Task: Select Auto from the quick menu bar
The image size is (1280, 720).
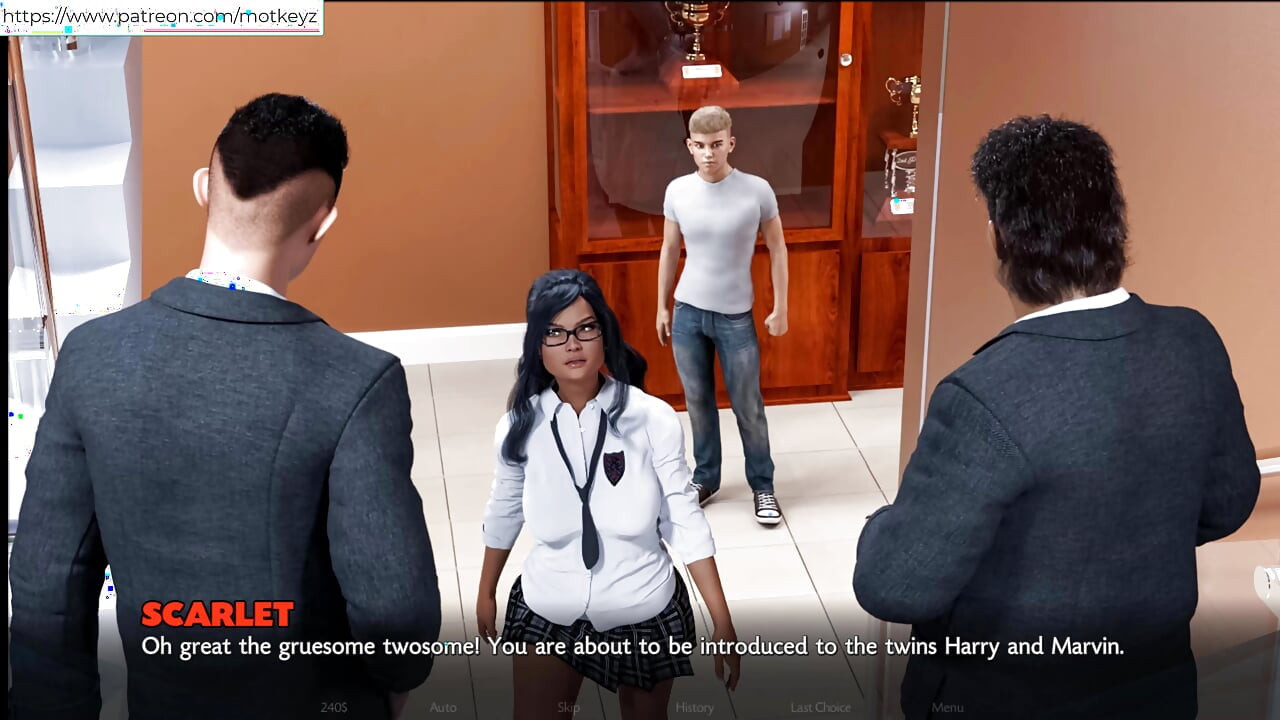Action: point(441,707)
